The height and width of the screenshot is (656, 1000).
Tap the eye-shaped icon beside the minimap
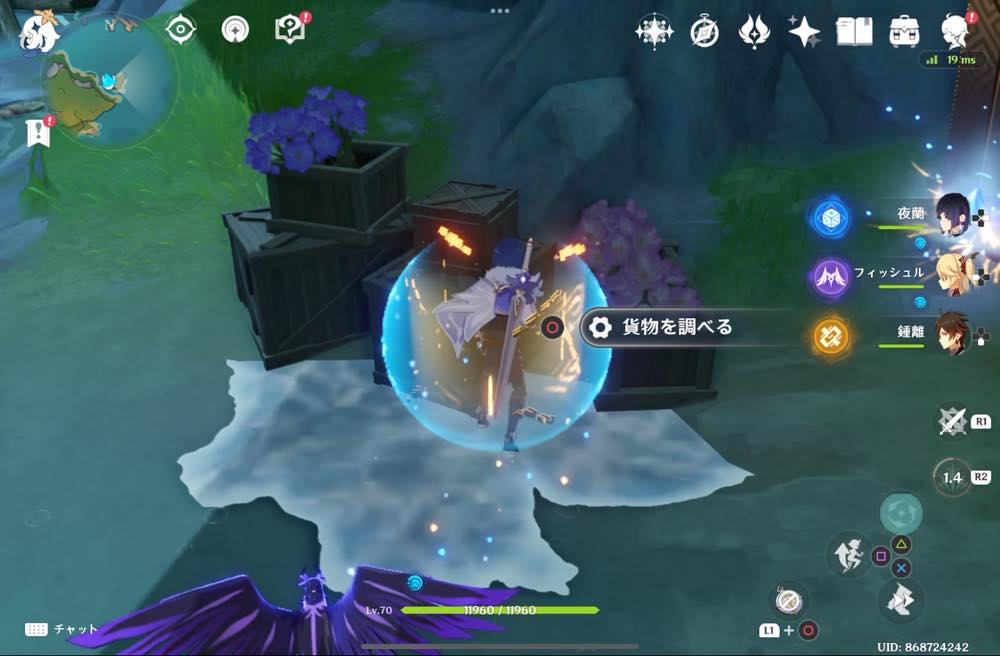coord(181,29)
